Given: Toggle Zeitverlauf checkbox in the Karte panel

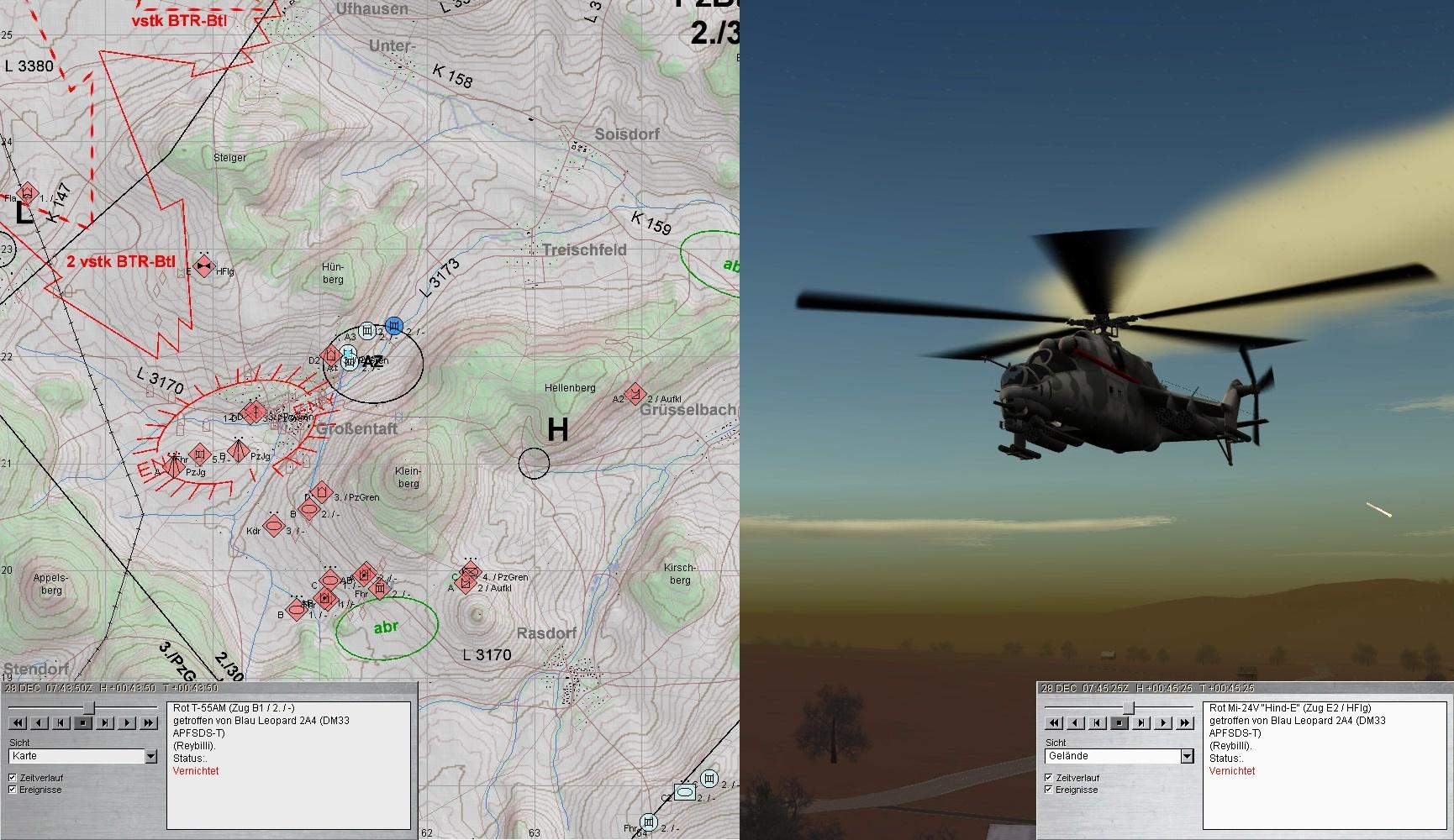Looking at the screenshot, I should 13,778.
